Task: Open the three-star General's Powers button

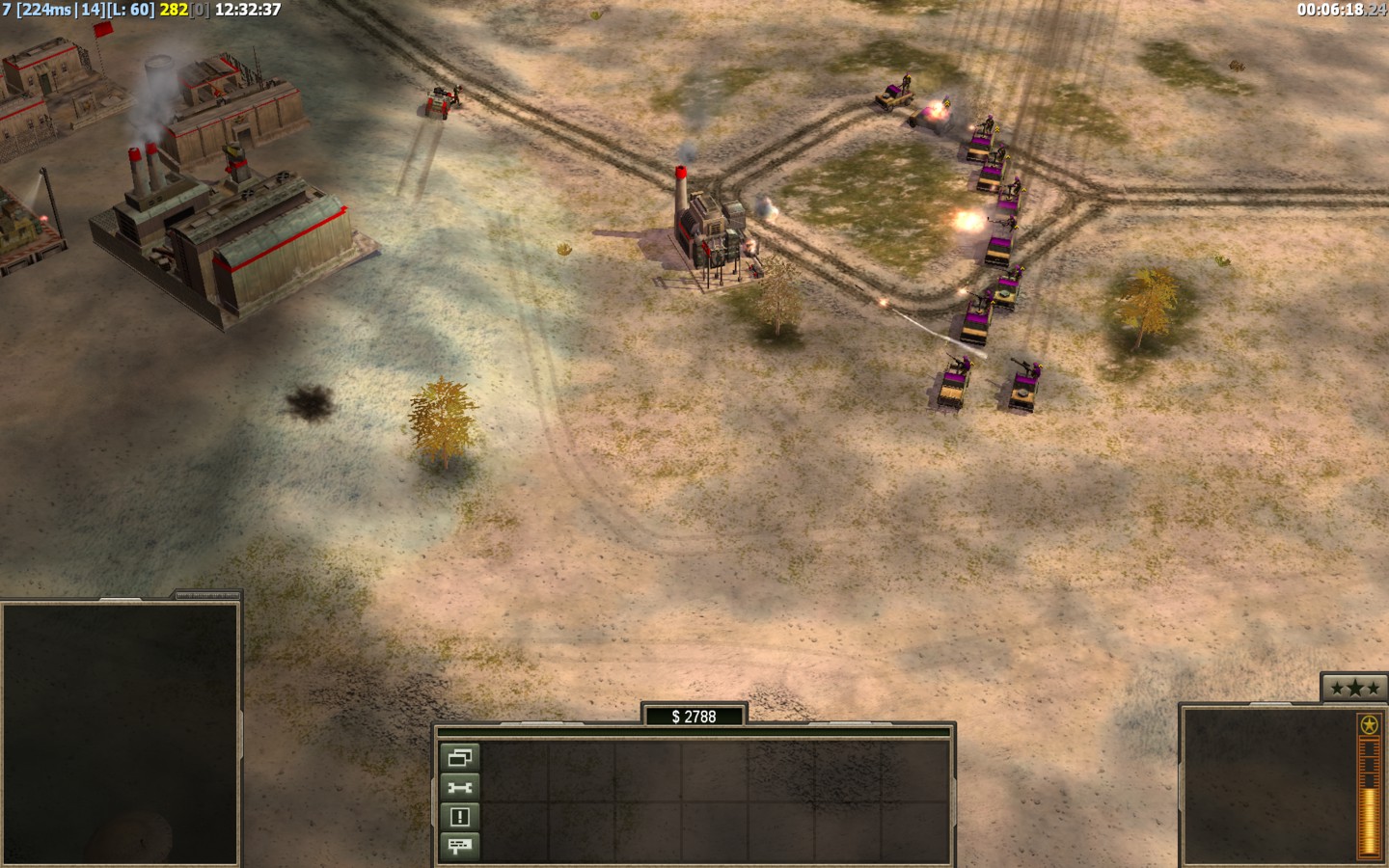Action: point(1353,688)
